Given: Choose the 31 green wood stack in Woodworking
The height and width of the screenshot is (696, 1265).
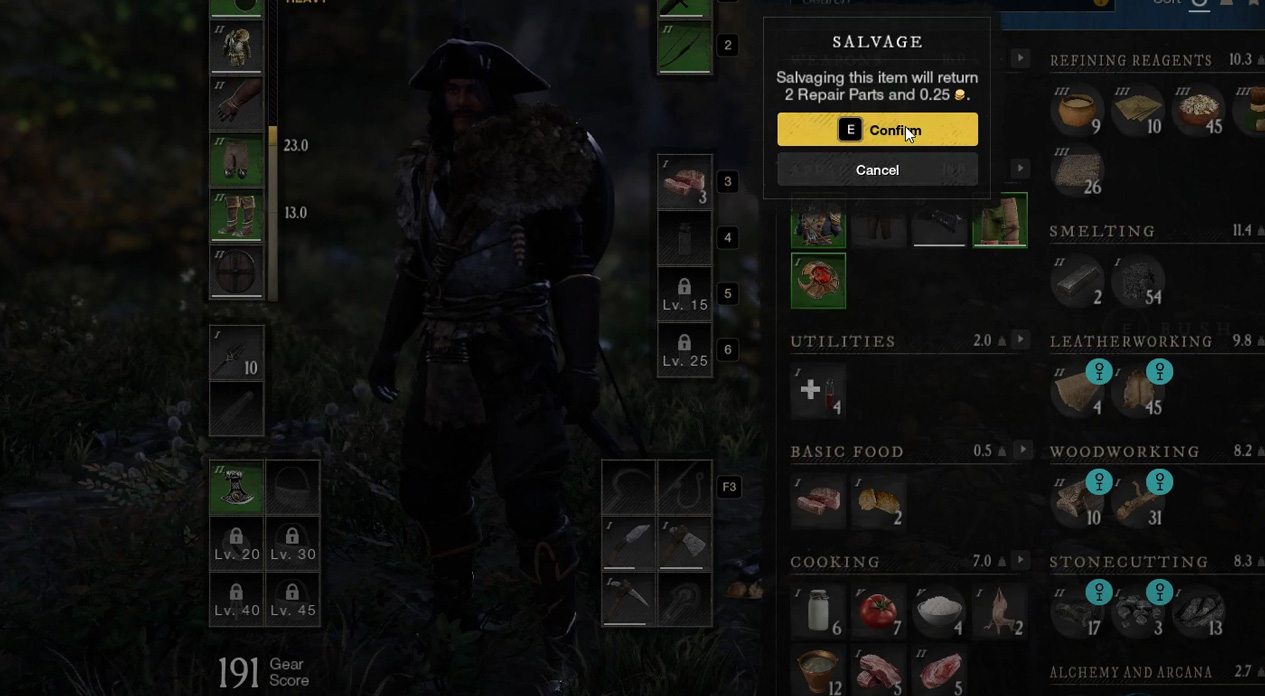Looking at the screenshot, I should [x=1138, y=500].
